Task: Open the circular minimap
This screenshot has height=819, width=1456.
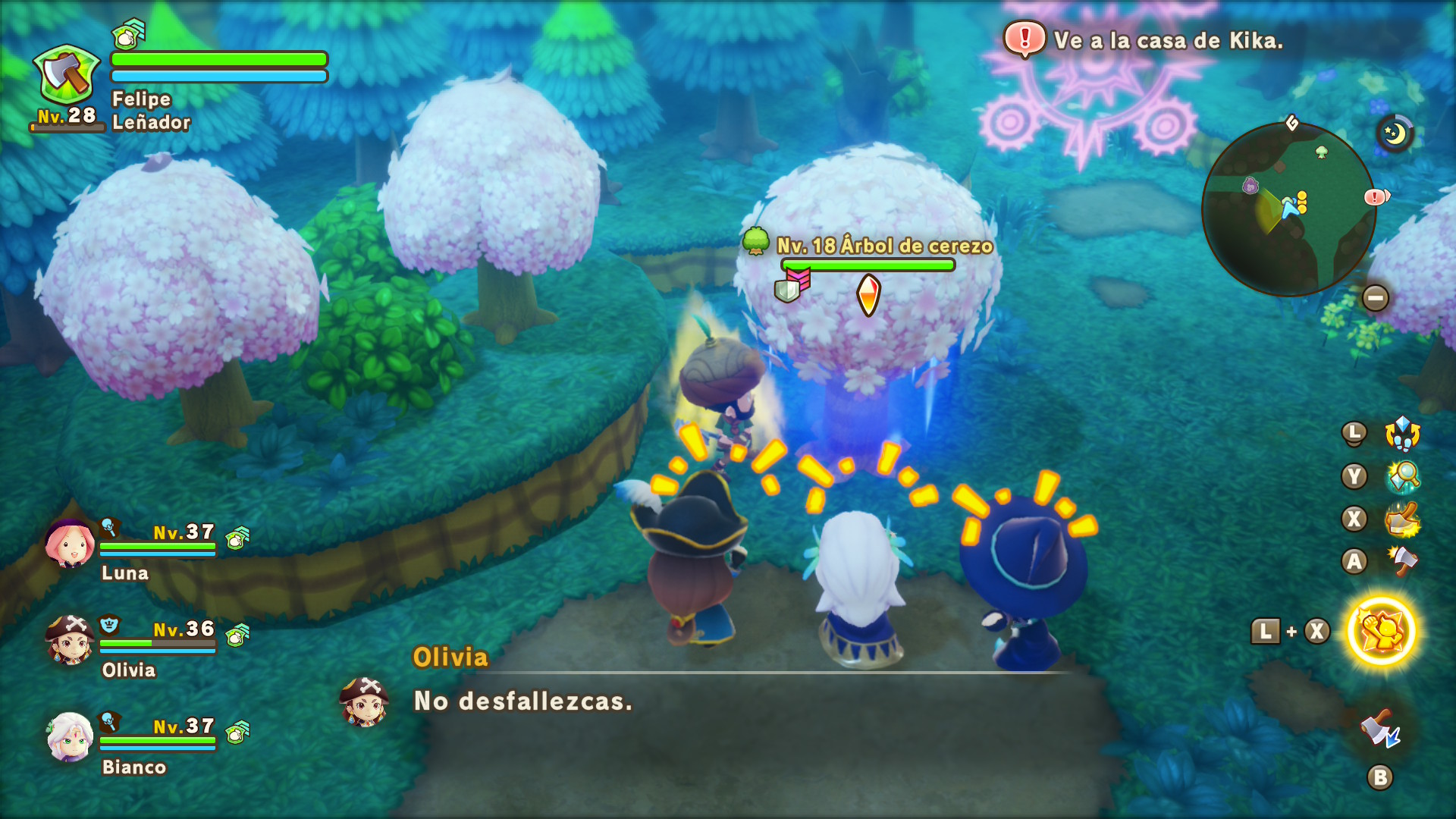Action: pos(1288,209)
